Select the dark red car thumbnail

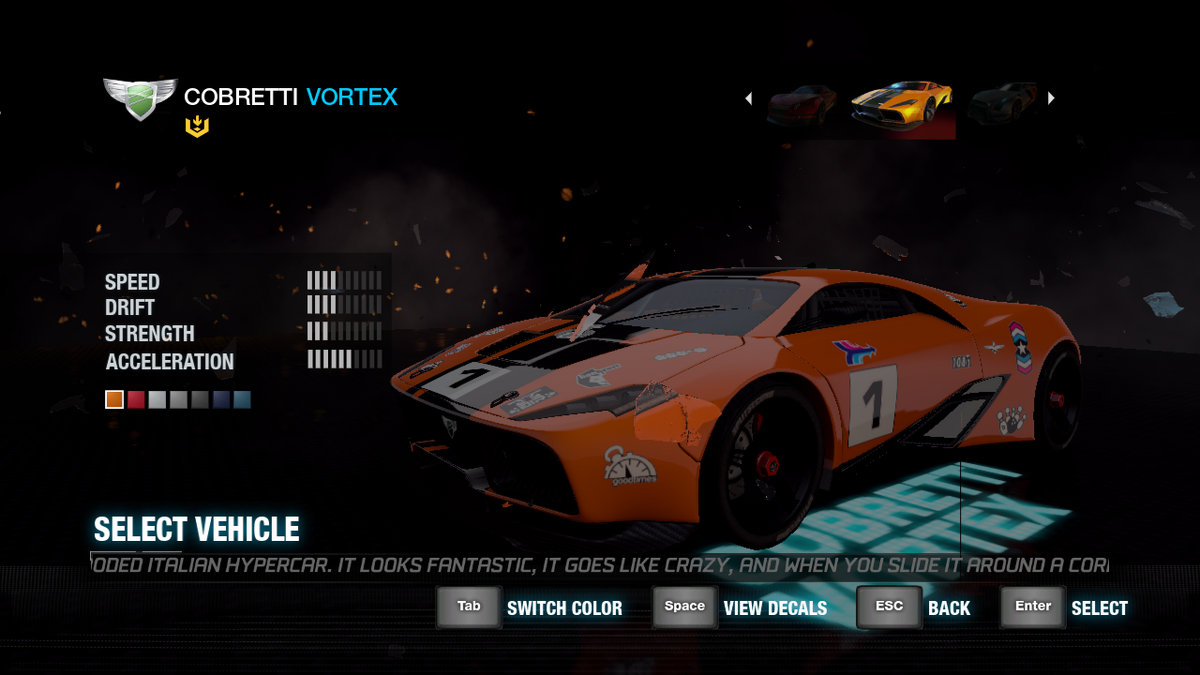coord(802,104)
